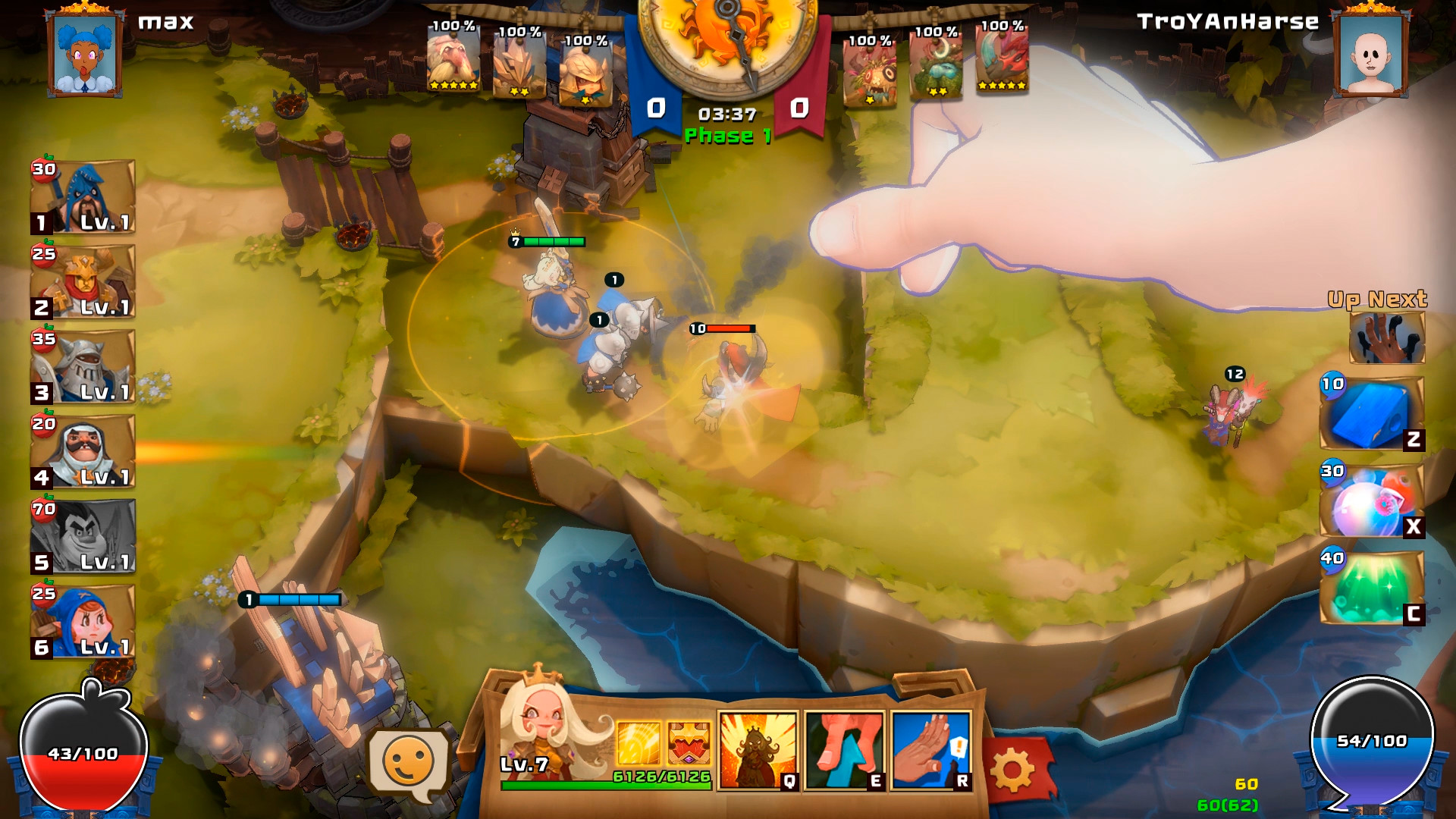1456x819 pixels.
Task: Summon the blue-hooded wizard unit costing 30
Action: (83, 196)
